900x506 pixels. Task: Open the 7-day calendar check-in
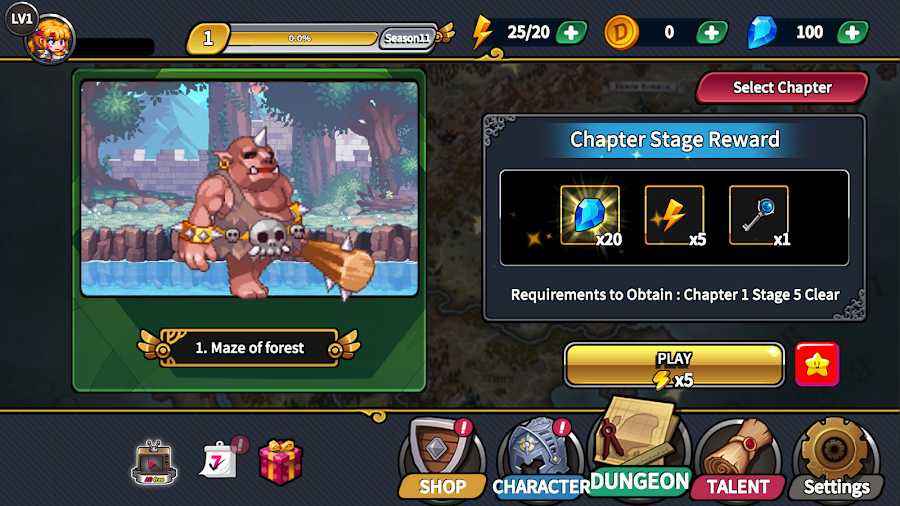221,460
